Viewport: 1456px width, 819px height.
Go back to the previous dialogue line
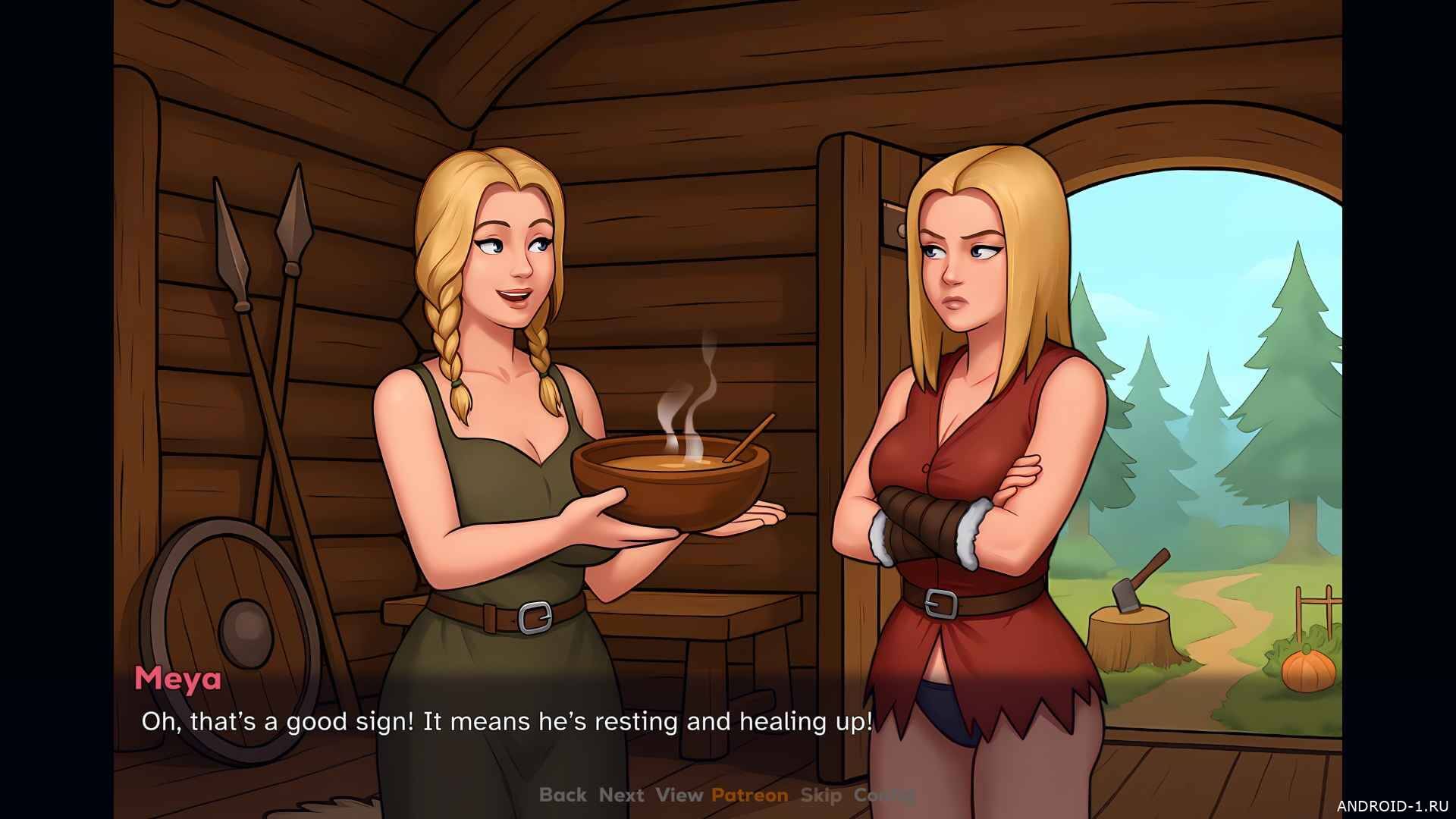(x=563, y=795)
